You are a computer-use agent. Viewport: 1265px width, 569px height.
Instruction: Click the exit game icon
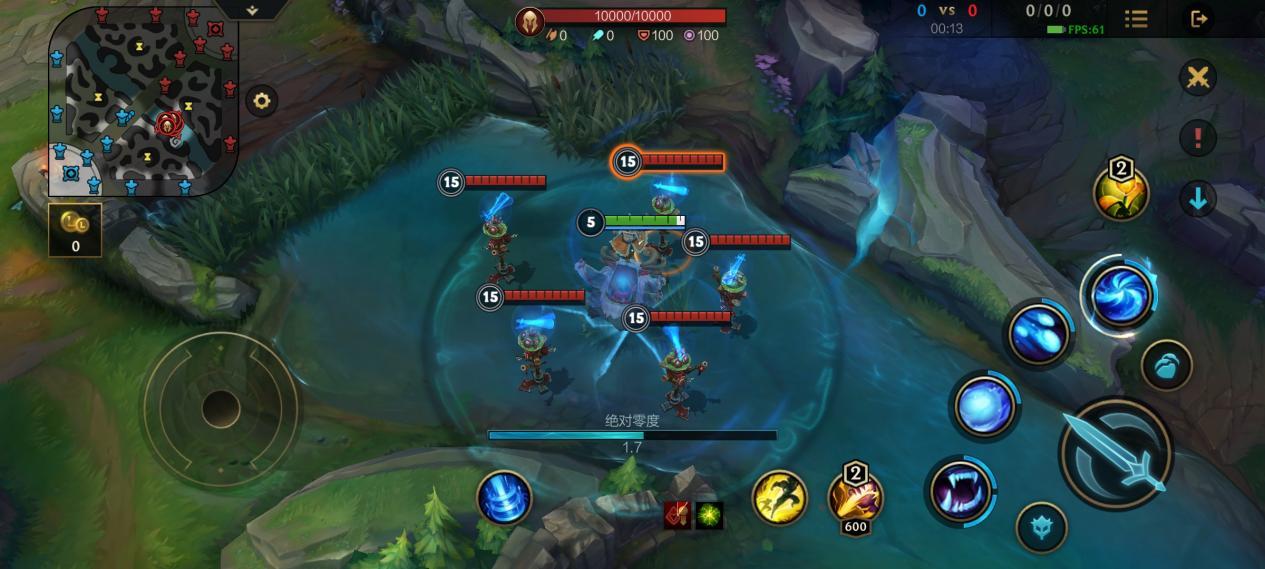[1198, 19]
